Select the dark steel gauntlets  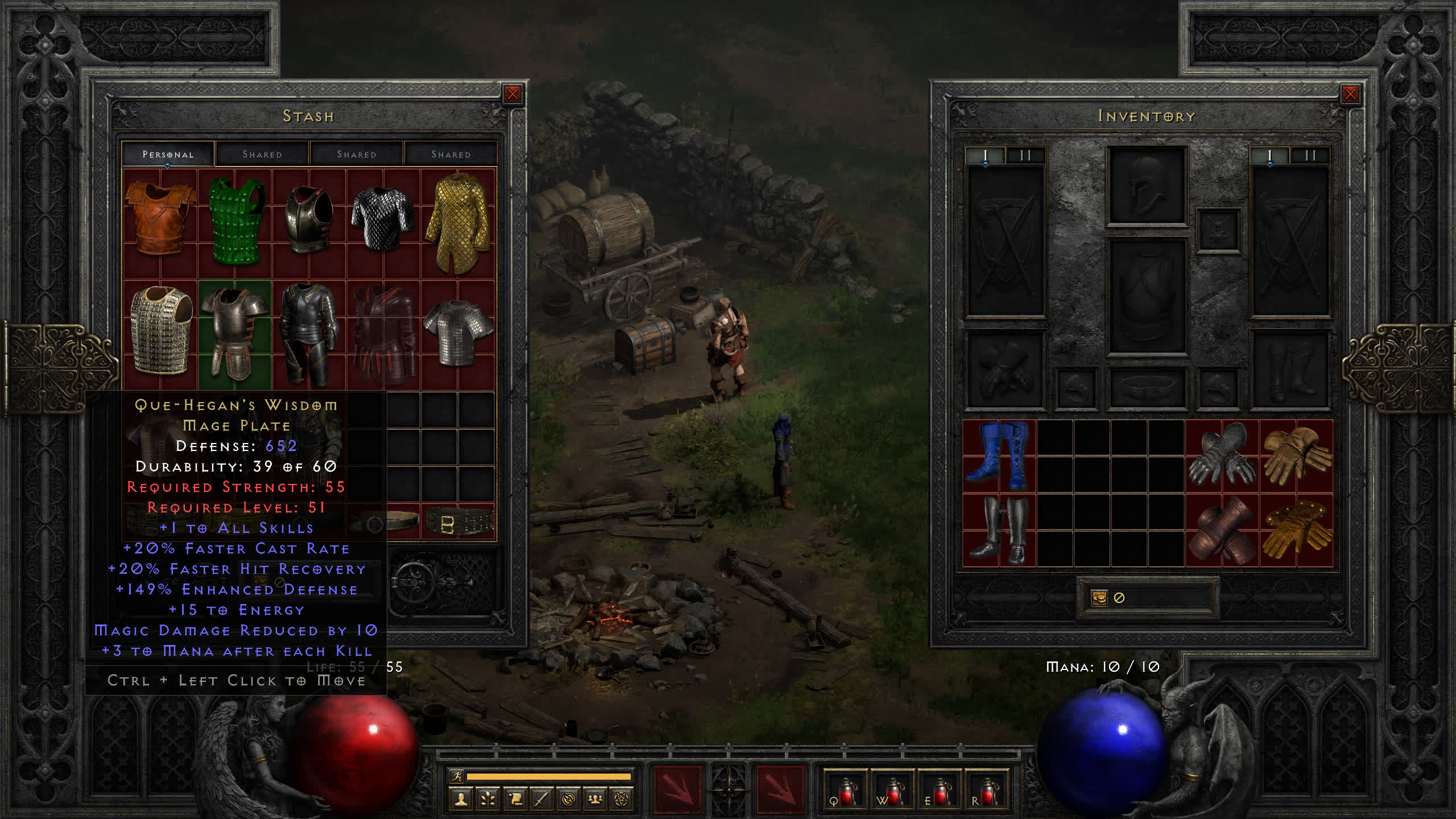(x=1222, y=456)
